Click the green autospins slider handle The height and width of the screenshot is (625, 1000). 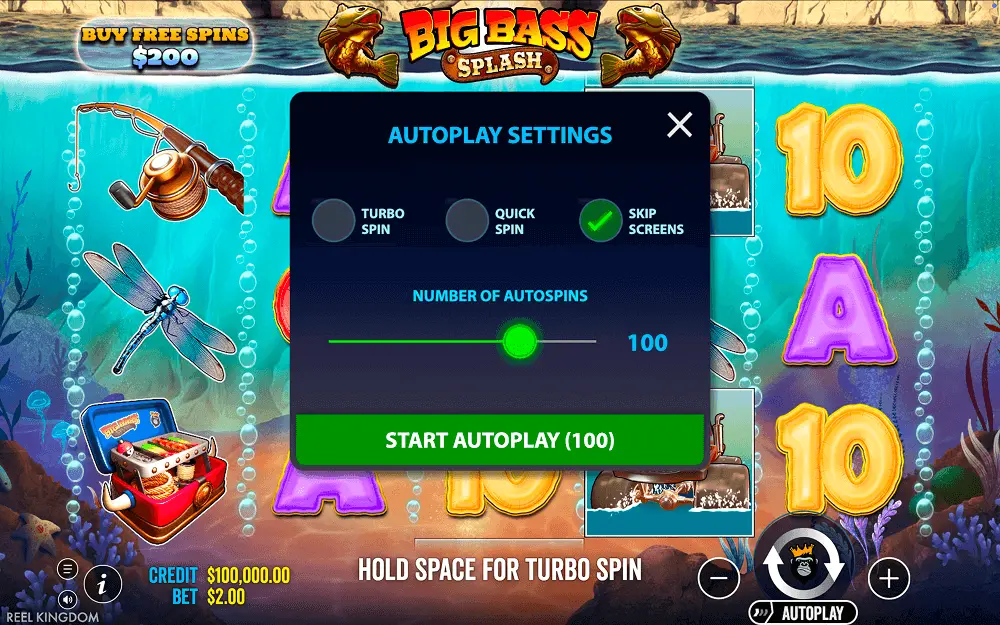pos(519,342)
